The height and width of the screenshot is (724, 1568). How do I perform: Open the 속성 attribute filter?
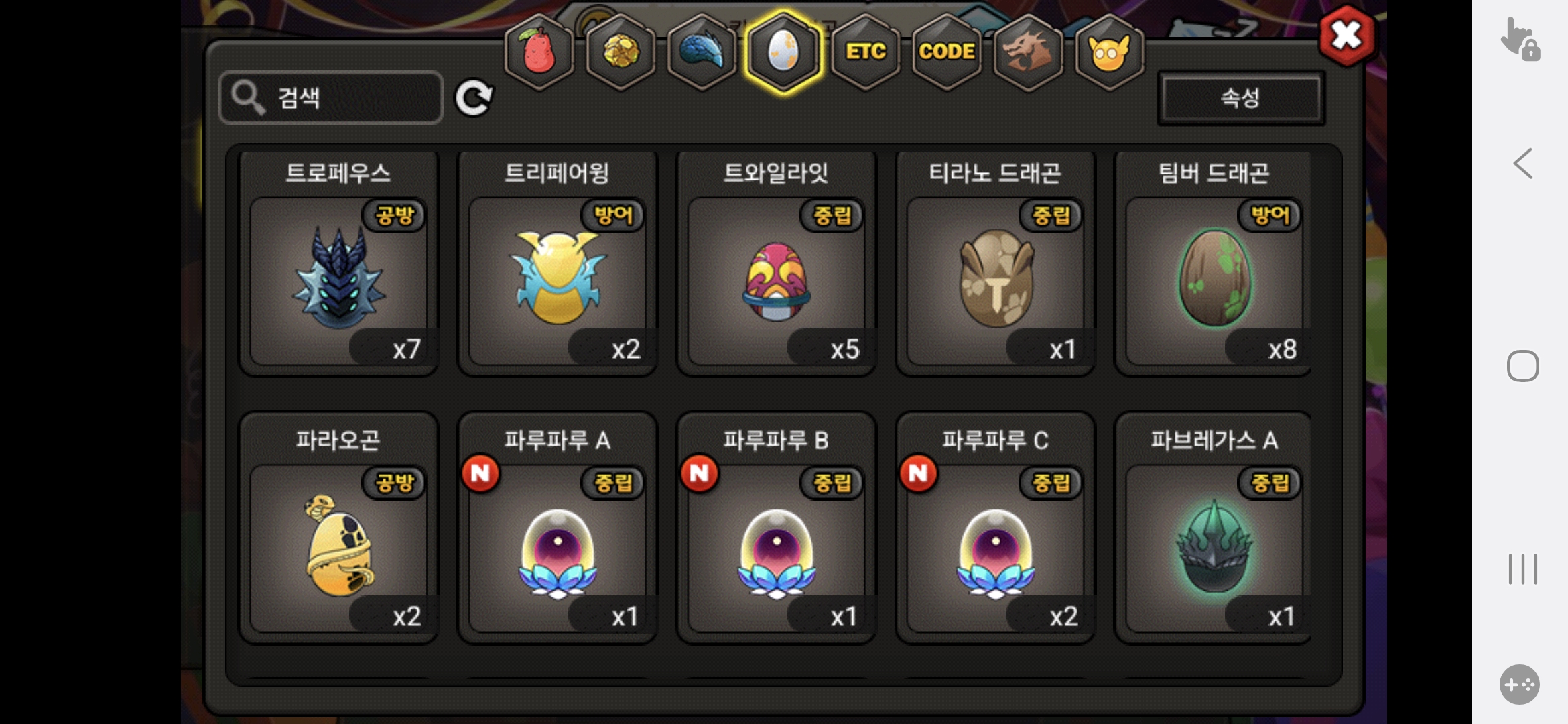[1240, 98]
